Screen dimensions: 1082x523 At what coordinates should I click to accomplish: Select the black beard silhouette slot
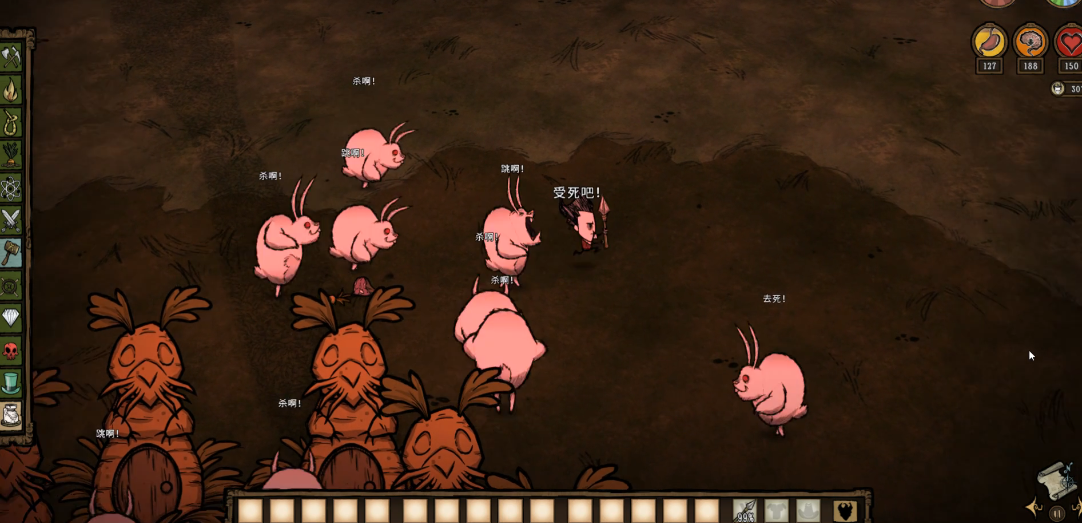(845, 511)
